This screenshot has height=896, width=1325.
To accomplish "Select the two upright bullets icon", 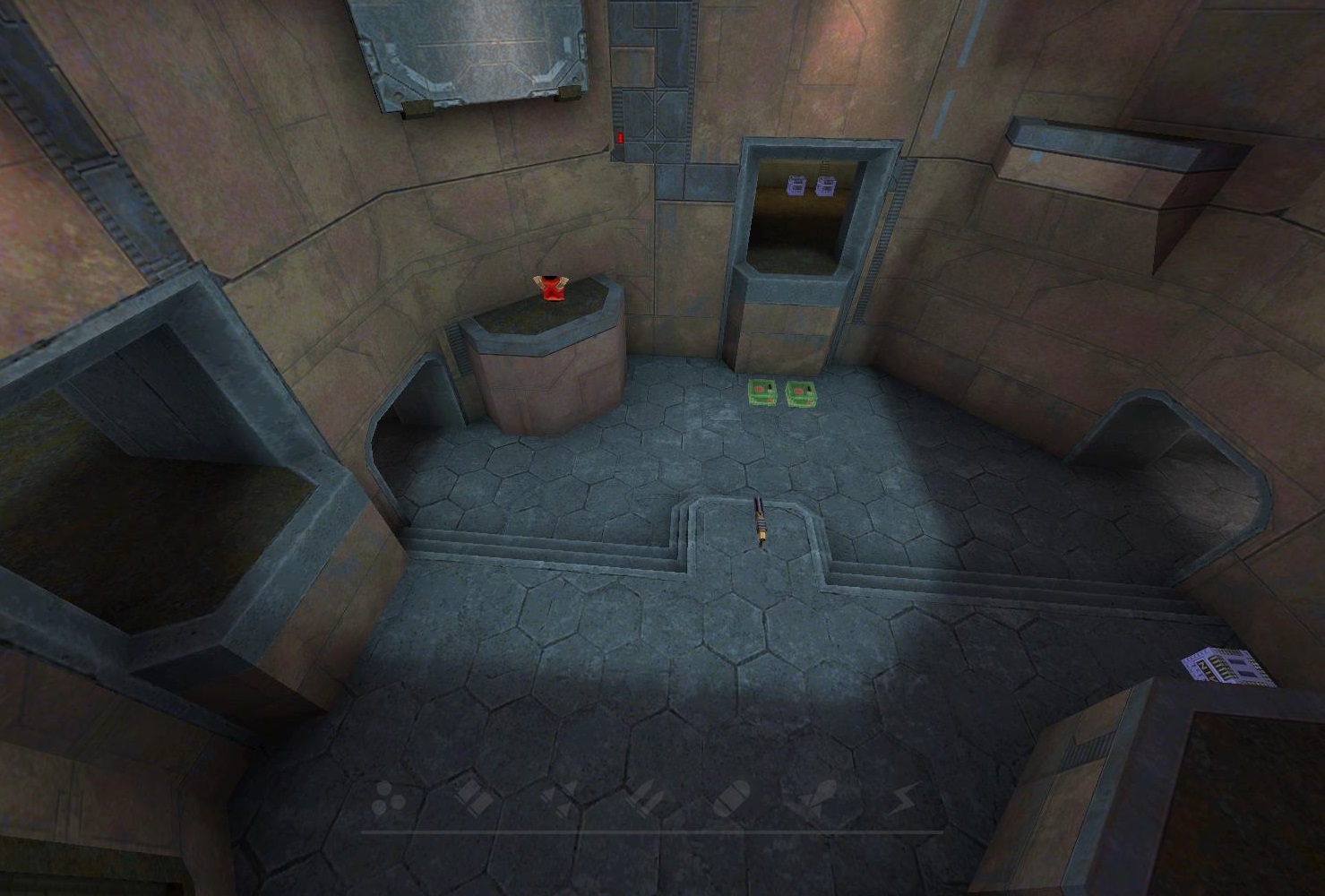I will 646,797.
